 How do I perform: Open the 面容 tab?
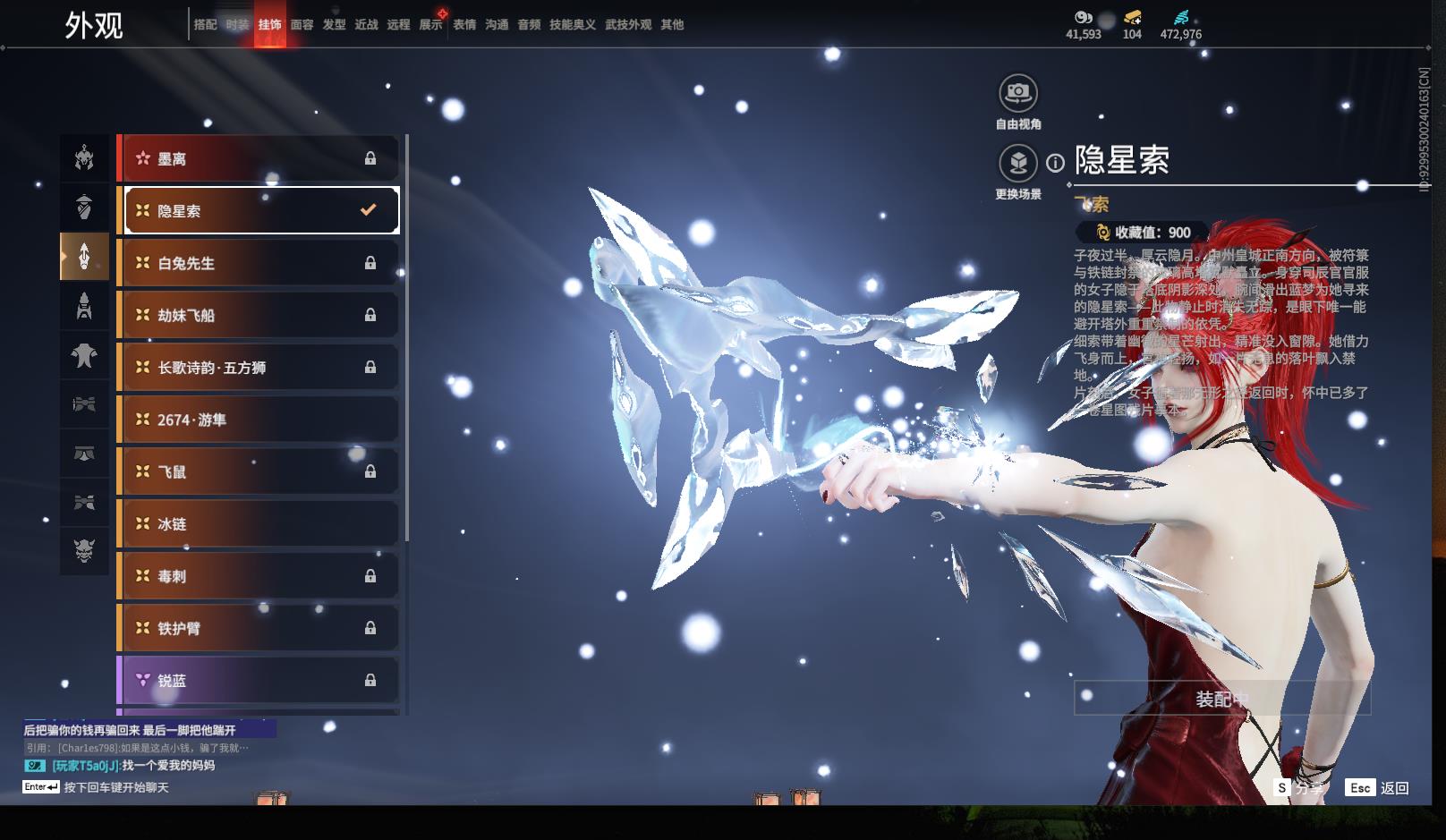pos(302,25)
